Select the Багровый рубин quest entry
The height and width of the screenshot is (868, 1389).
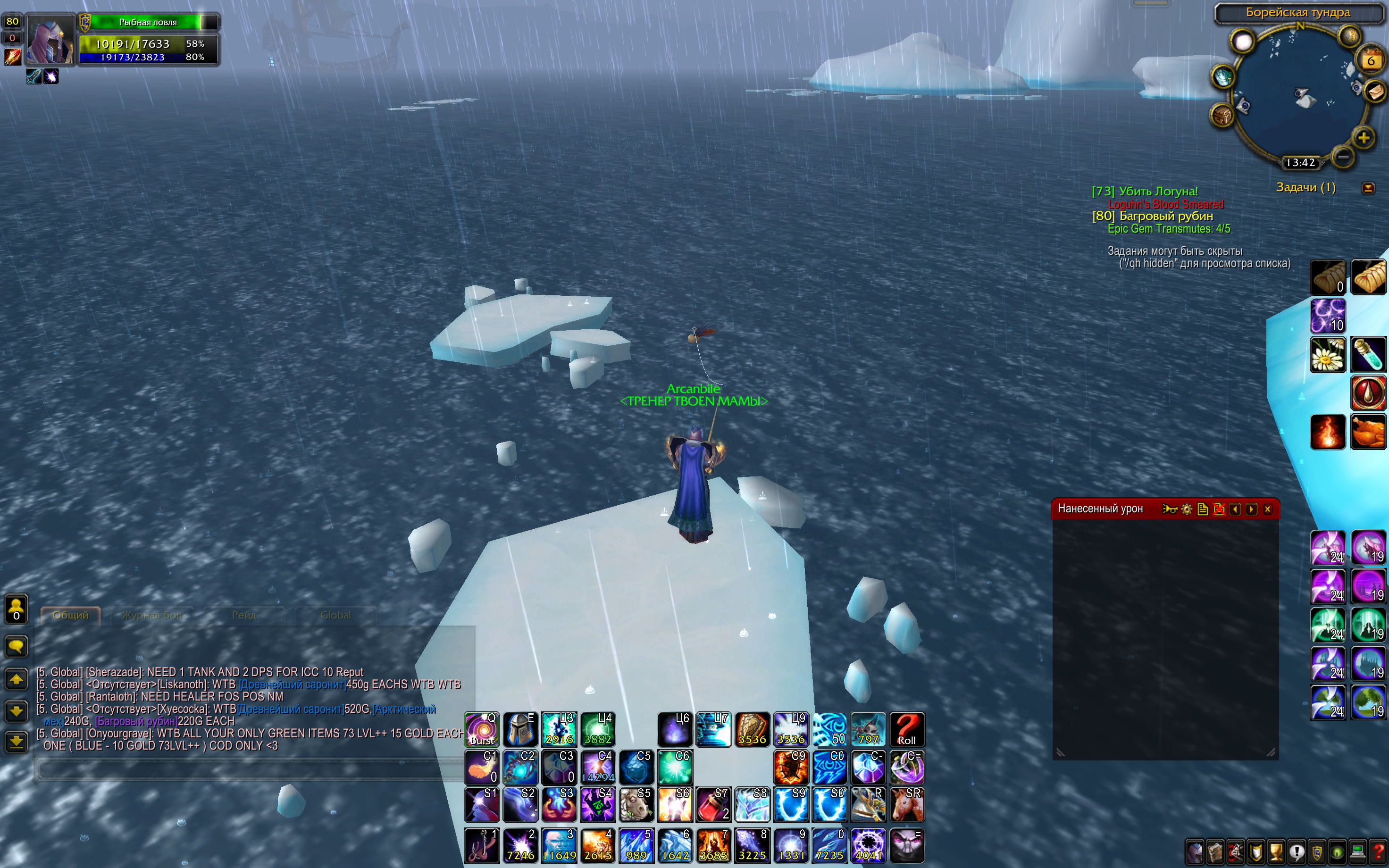coord(1152,217)
